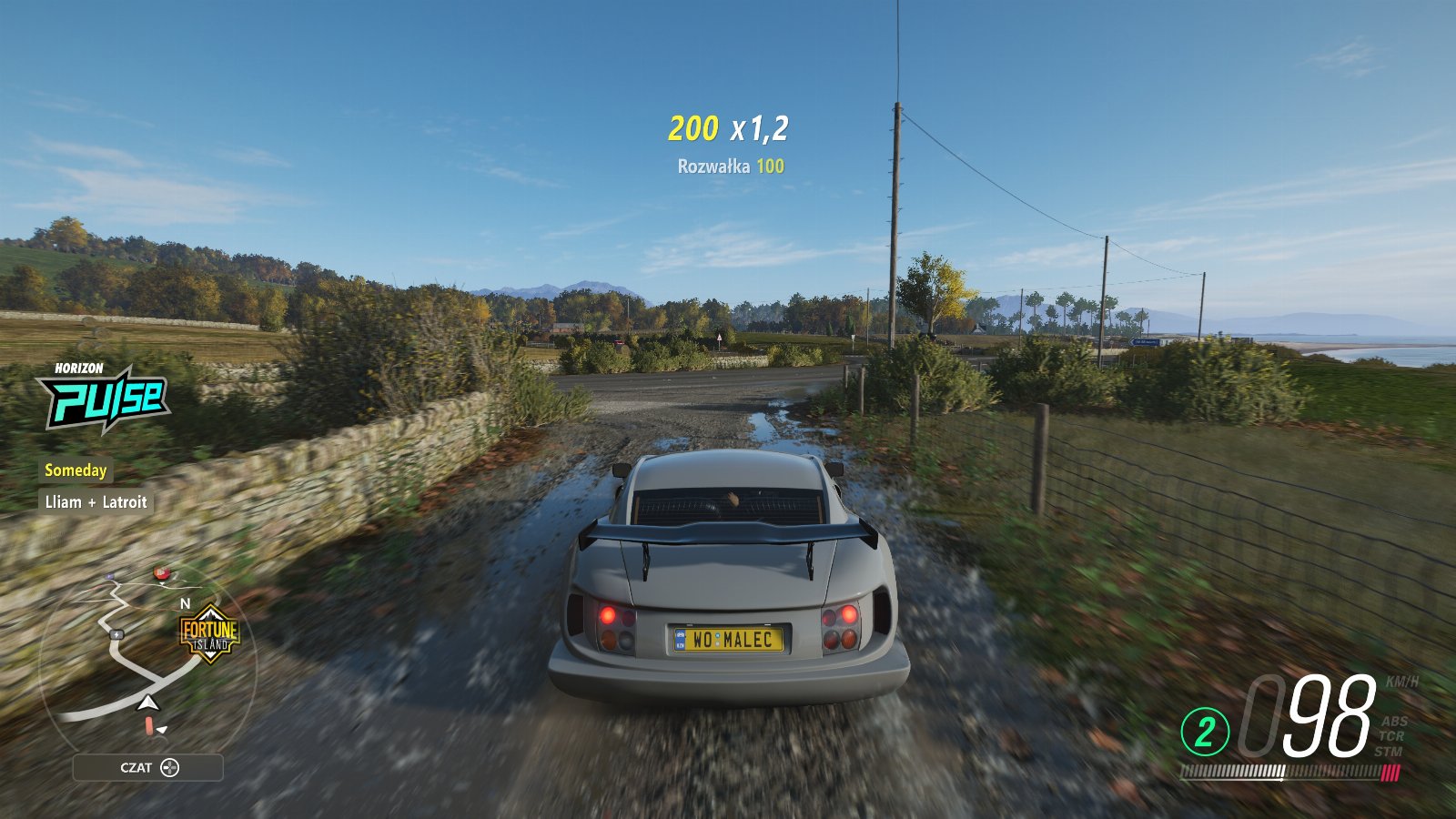
Task: Click the lightning bolt marker on the minimap
Action: coord(116,634)
